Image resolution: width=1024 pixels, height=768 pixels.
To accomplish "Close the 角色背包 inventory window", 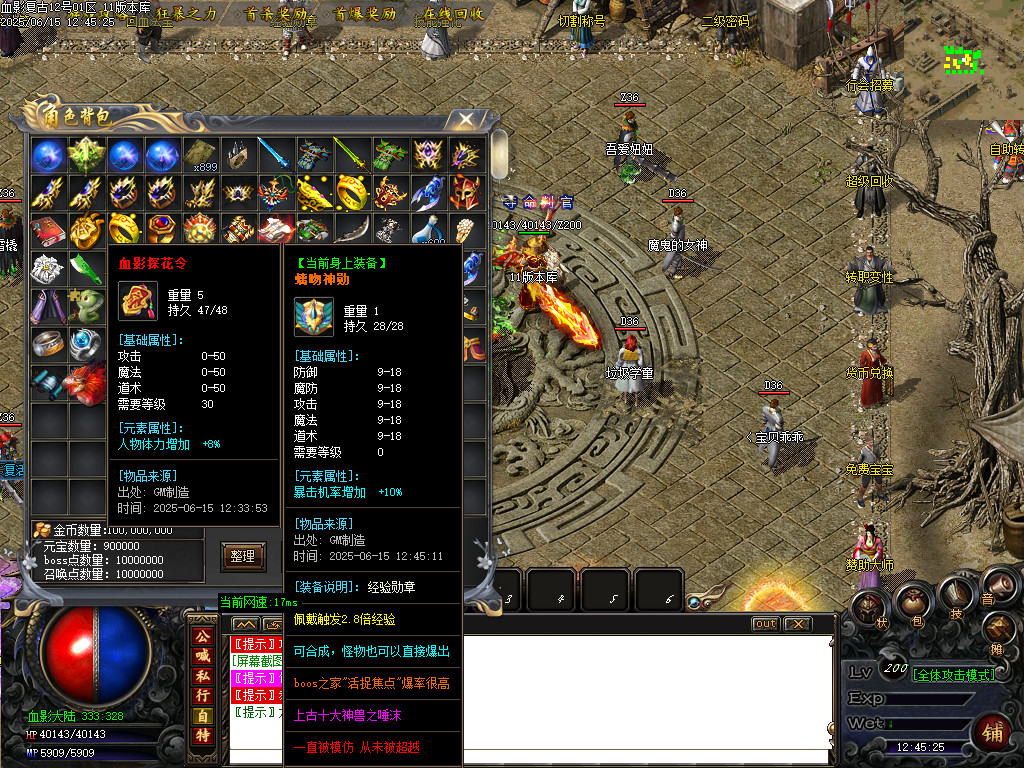I will 466,119.
